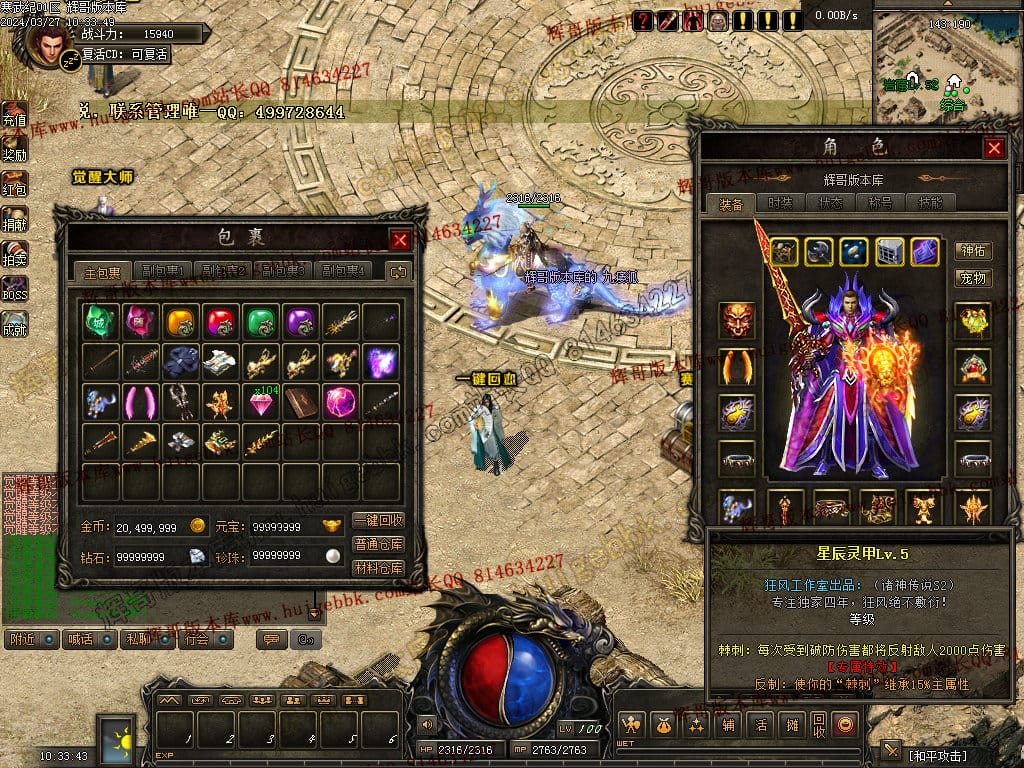The width and height of the screenshot is (1024, 768).
Task: Choose the pink feather wings item
Action: pyautogui.click(x=141, y=402)
